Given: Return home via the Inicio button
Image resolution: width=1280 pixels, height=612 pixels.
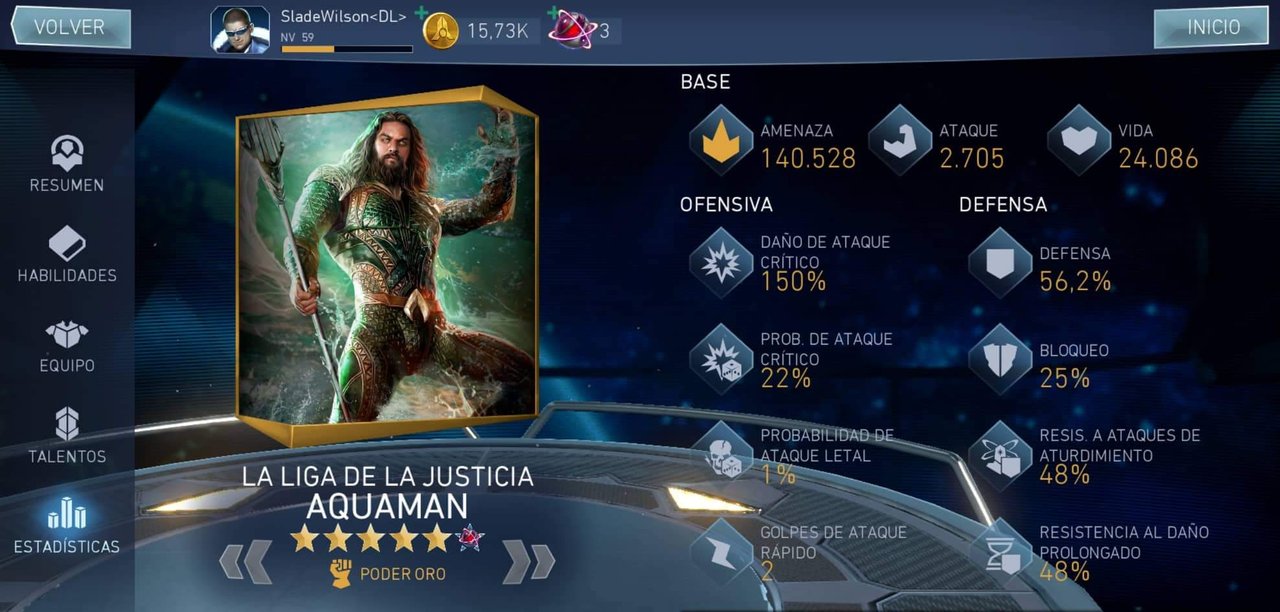Looking at the screenshot, I should (1212, 27).
